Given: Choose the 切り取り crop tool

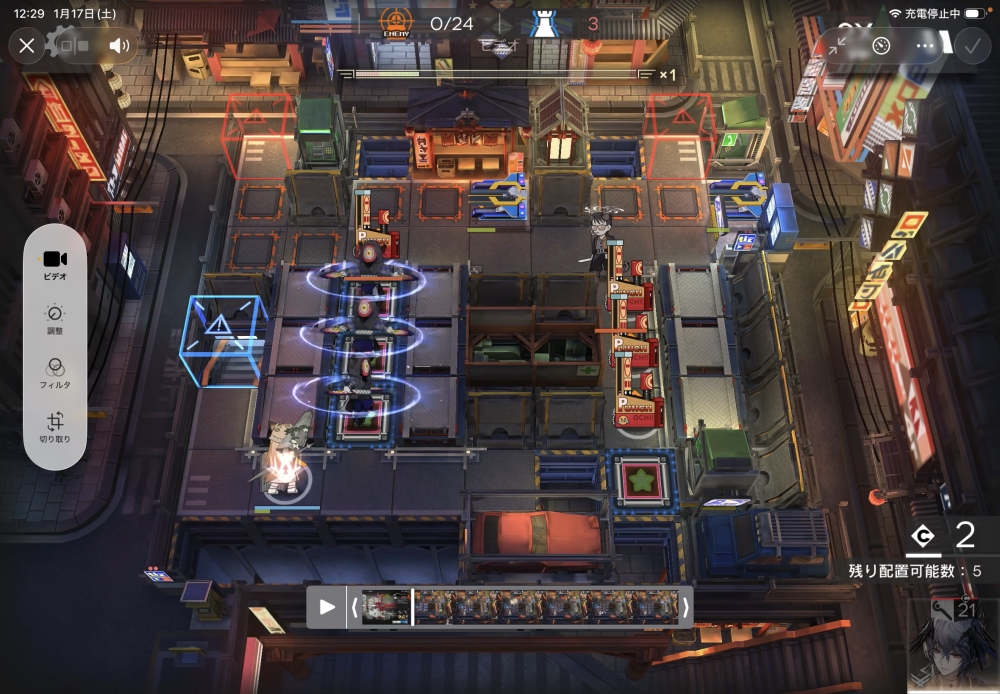Looking at the screenshot, I should [55, 428].
